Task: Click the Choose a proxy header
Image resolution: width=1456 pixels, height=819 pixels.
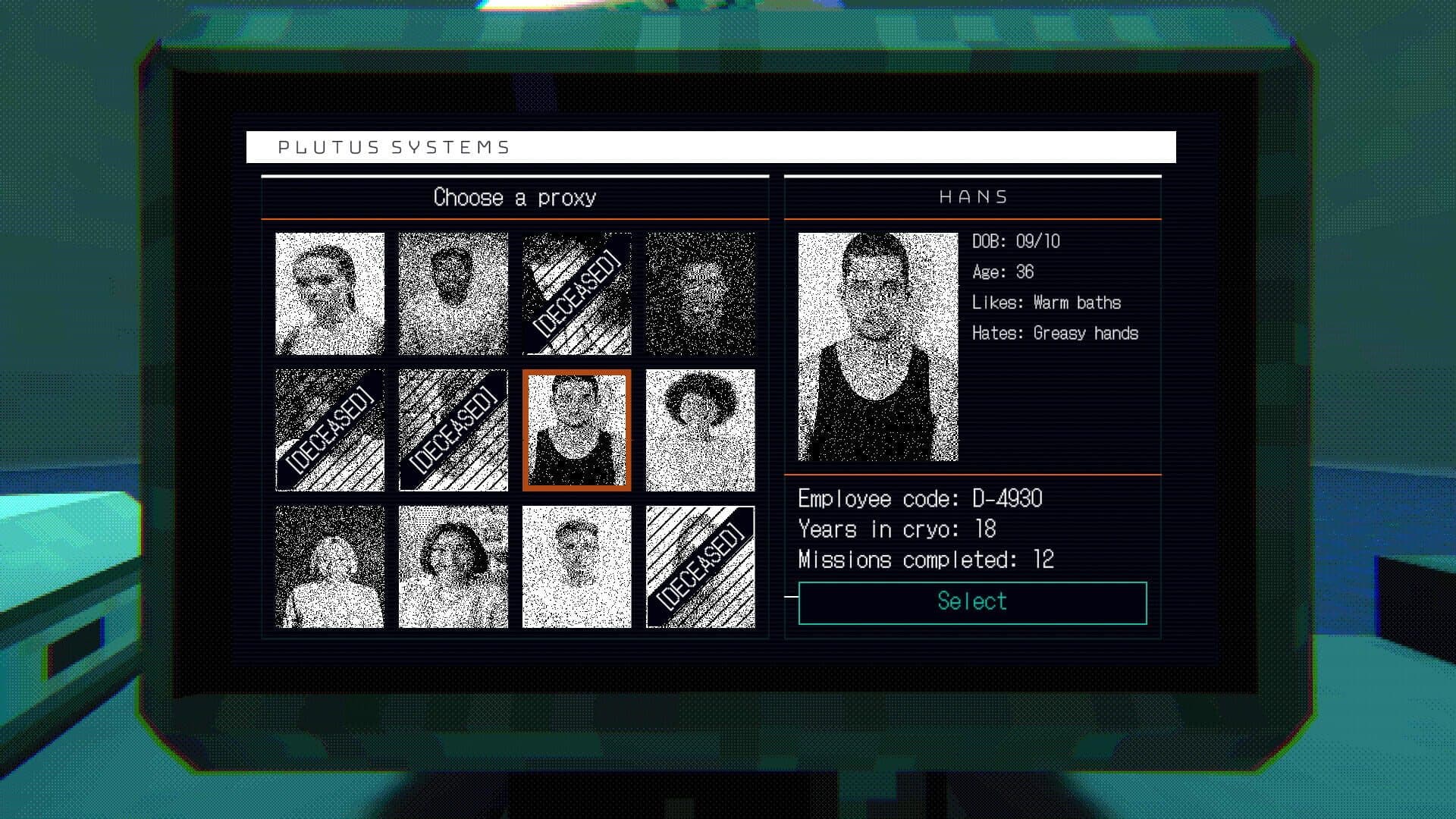Action: [x=514, y=196]
